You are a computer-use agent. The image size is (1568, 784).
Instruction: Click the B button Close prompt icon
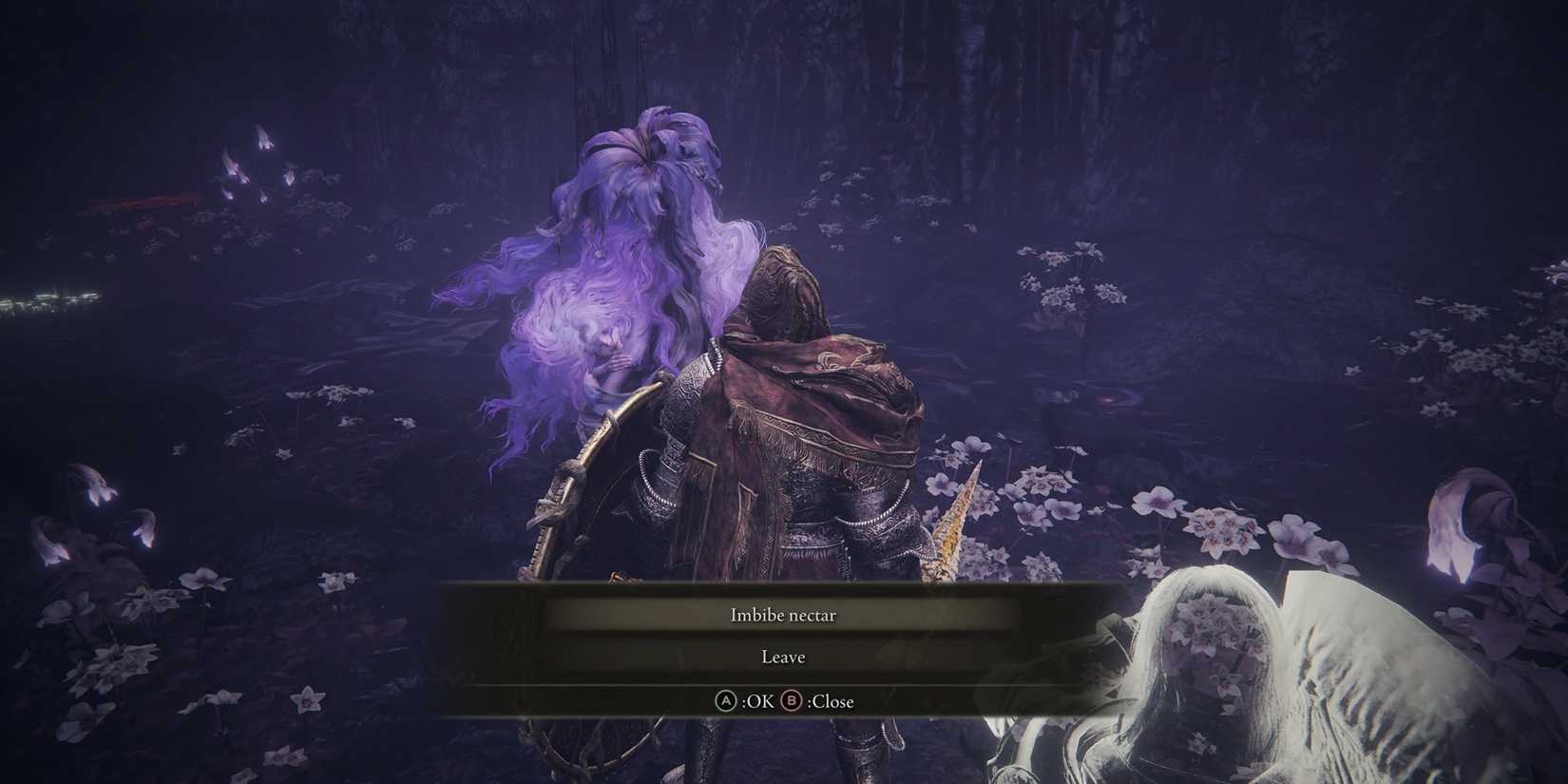point(794,700)
